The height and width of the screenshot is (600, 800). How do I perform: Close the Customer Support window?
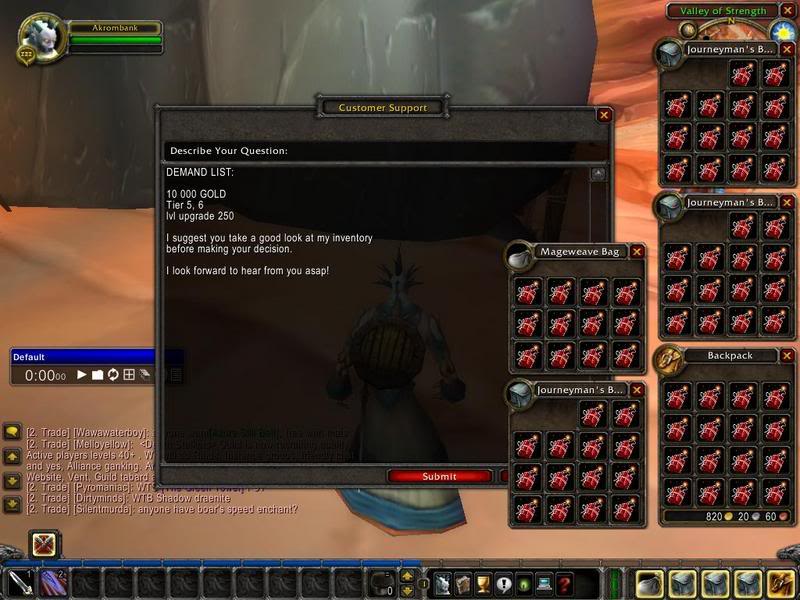pos(604,115)
